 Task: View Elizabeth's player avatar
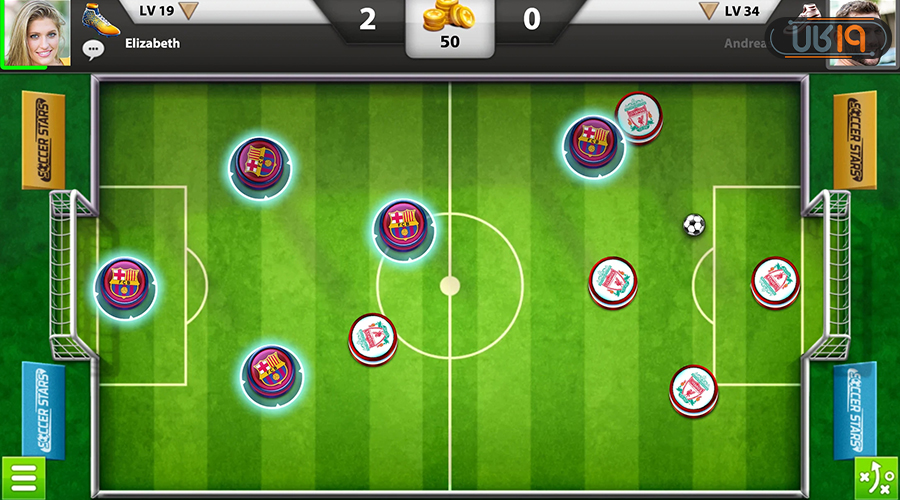pyautogui.click(x=36, y=32)
